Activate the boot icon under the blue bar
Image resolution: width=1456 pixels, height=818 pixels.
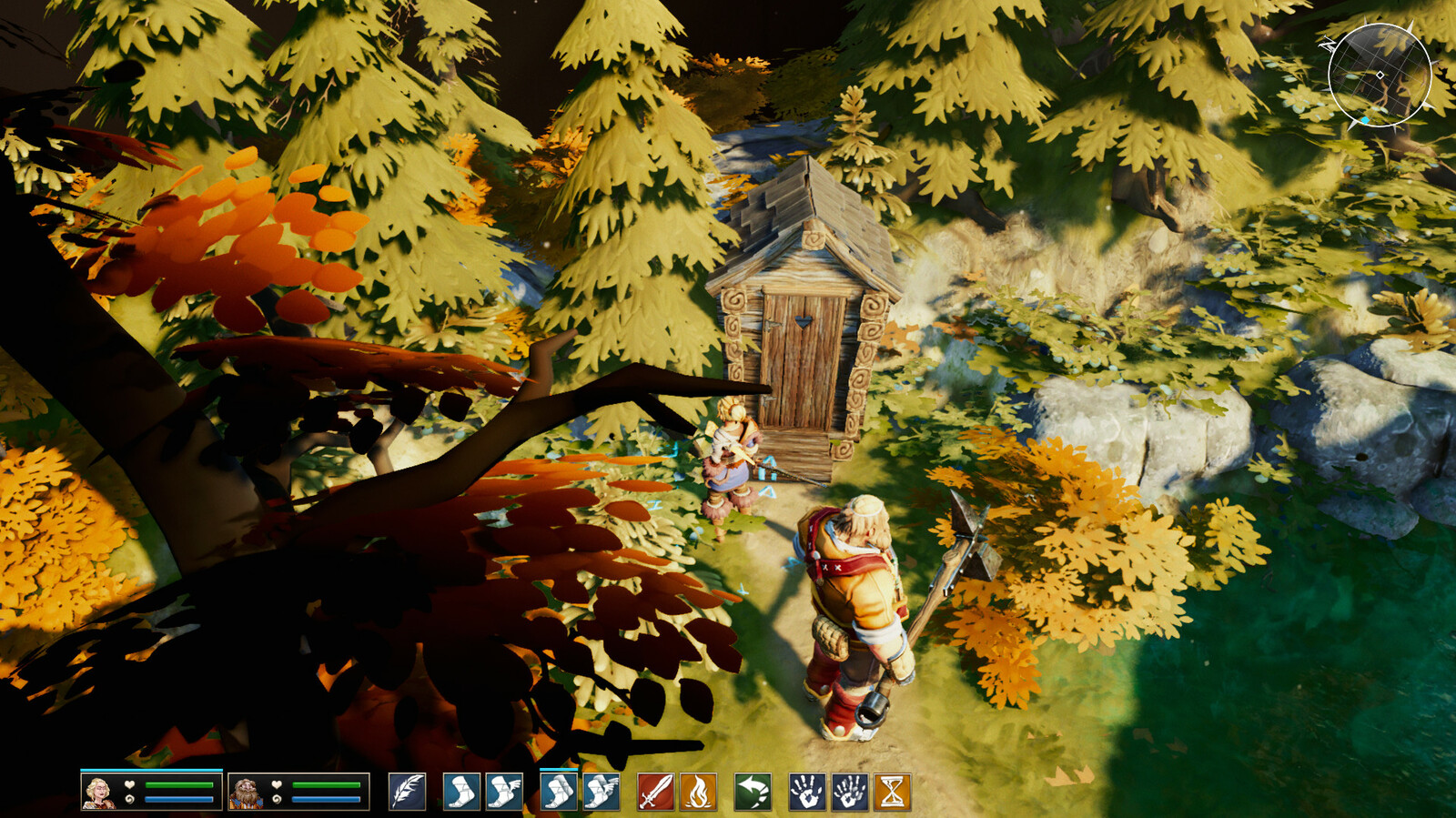click(x=558, y=792)
